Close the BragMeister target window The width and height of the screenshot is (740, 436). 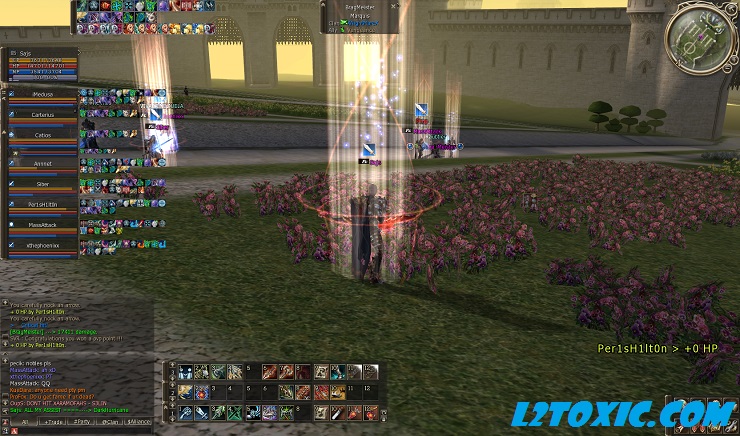[397, 5]
